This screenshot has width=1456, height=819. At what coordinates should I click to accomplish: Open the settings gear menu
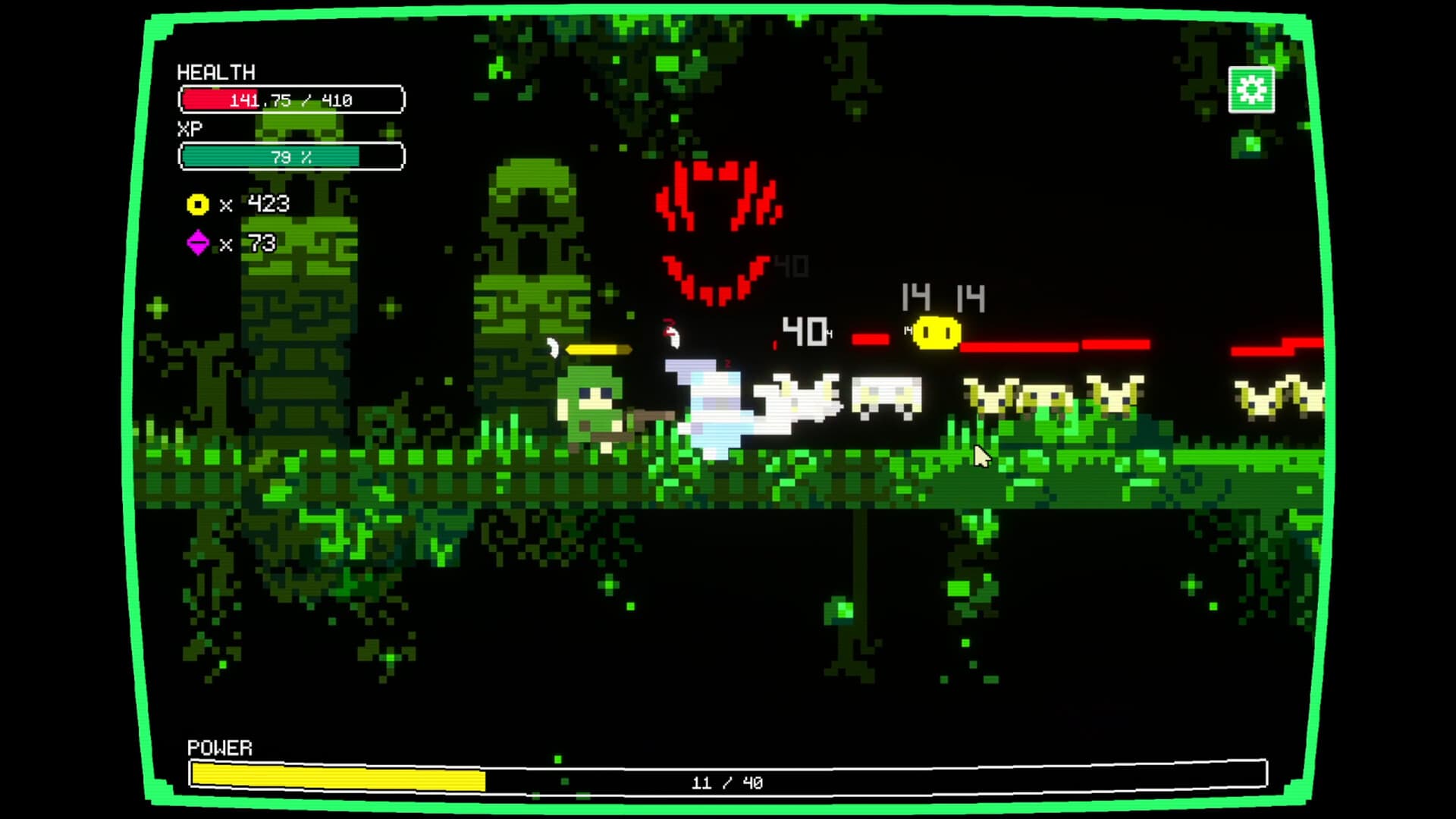pyautogui.click(x=1252, y=89)
